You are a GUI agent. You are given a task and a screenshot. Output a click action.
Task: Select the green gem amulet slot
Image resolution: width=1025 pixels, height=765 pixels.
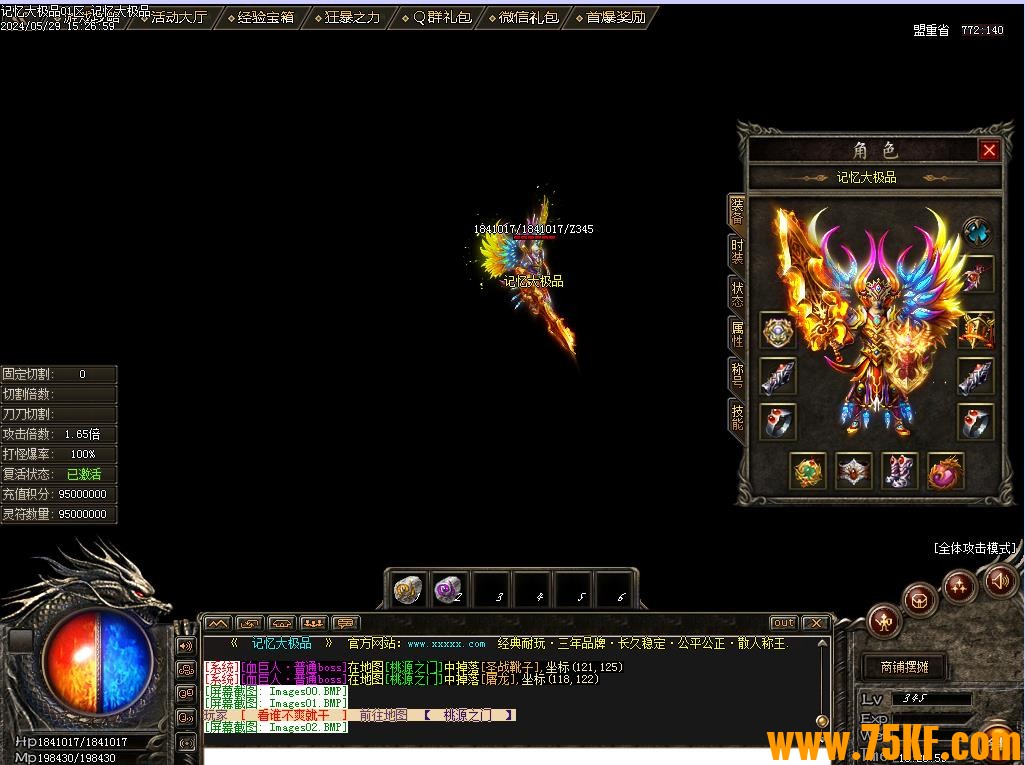tap(808, 471)
